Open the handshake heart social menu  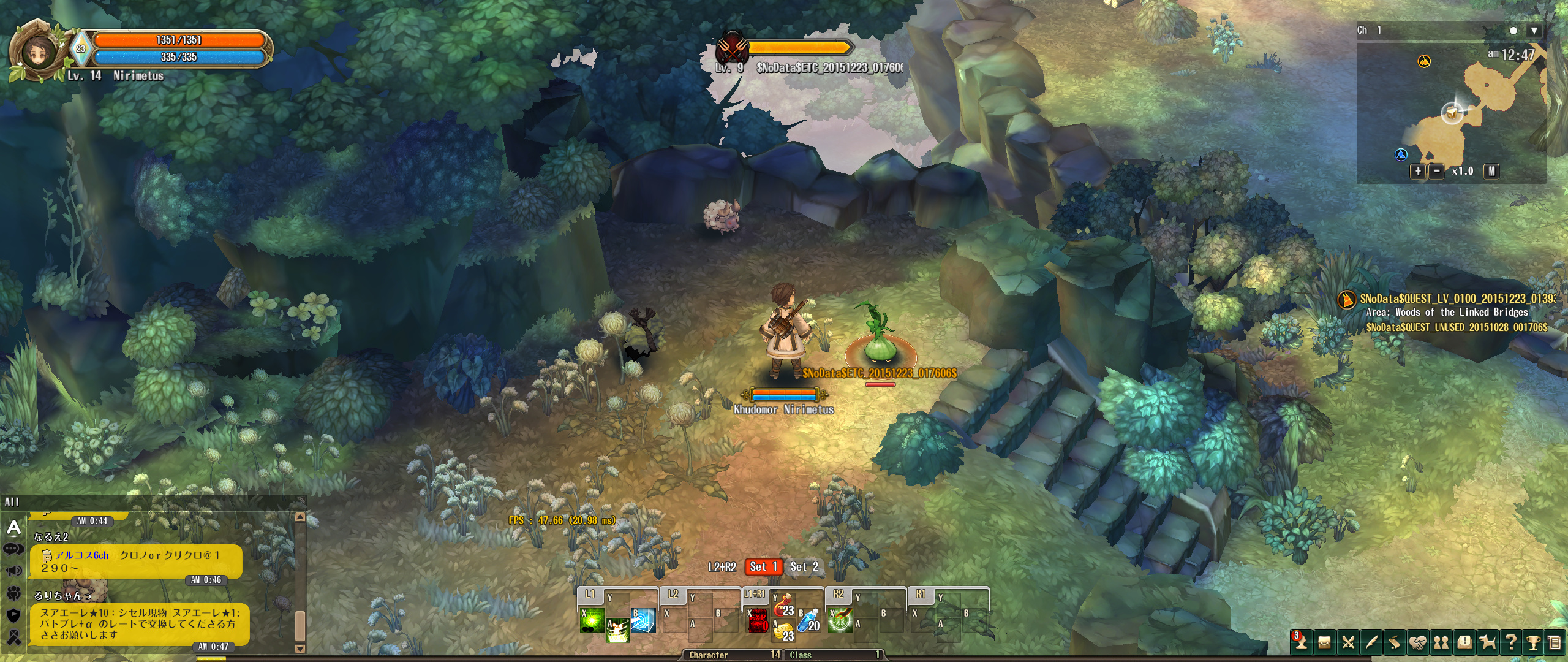point(1417,642)
